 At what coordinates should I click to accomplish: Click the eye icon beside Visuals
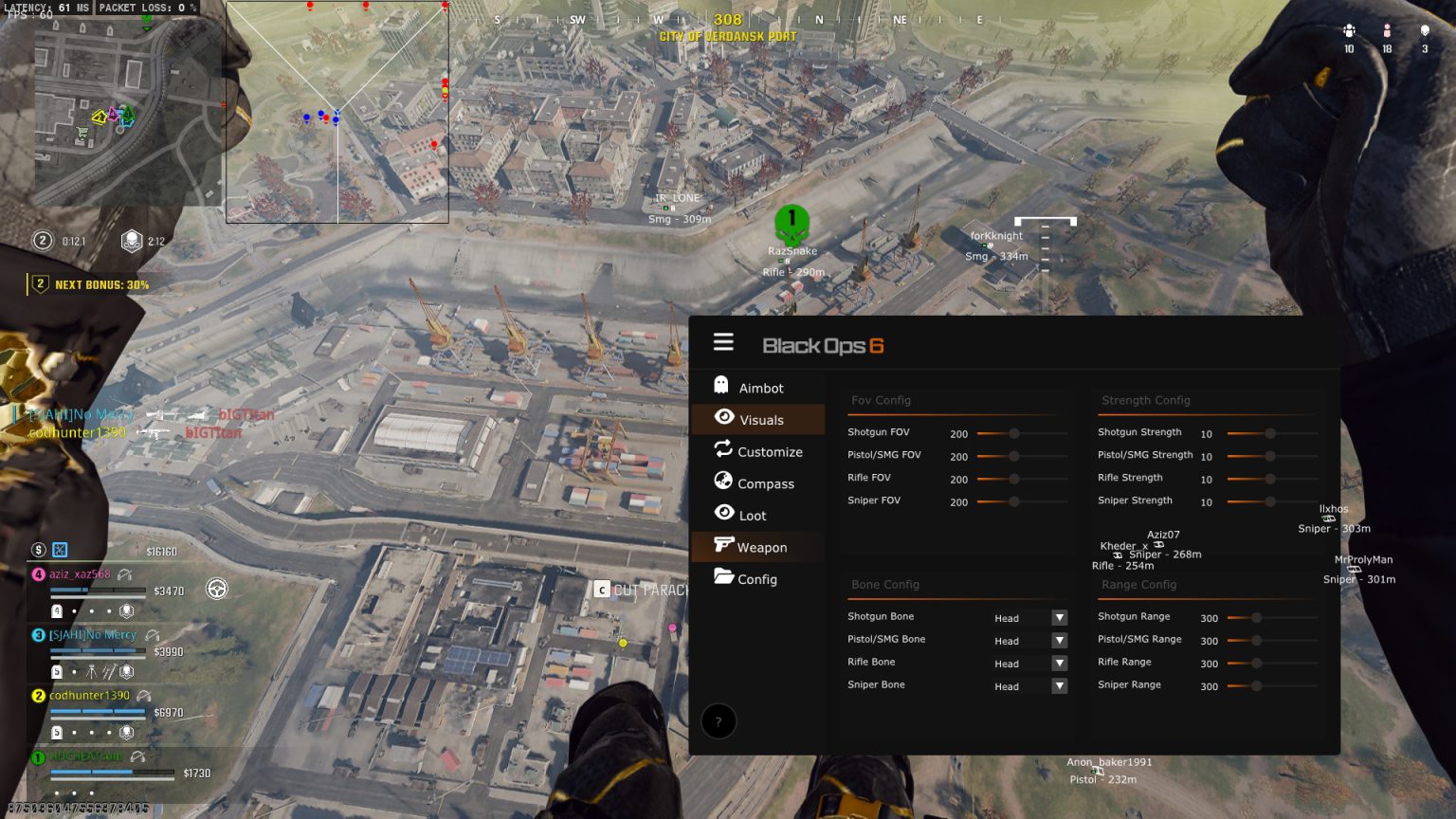click(722, 419)
